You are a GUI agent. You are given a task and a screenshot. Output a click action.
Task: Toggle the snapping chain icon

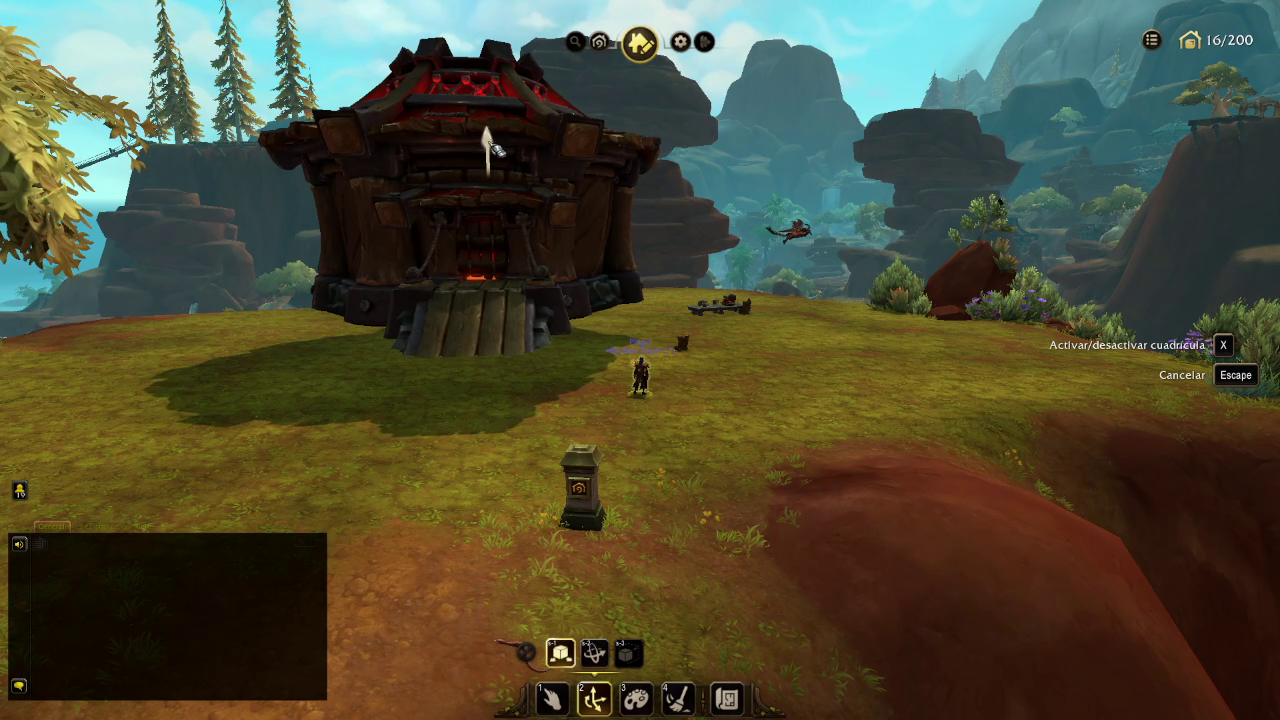point(526,652)
